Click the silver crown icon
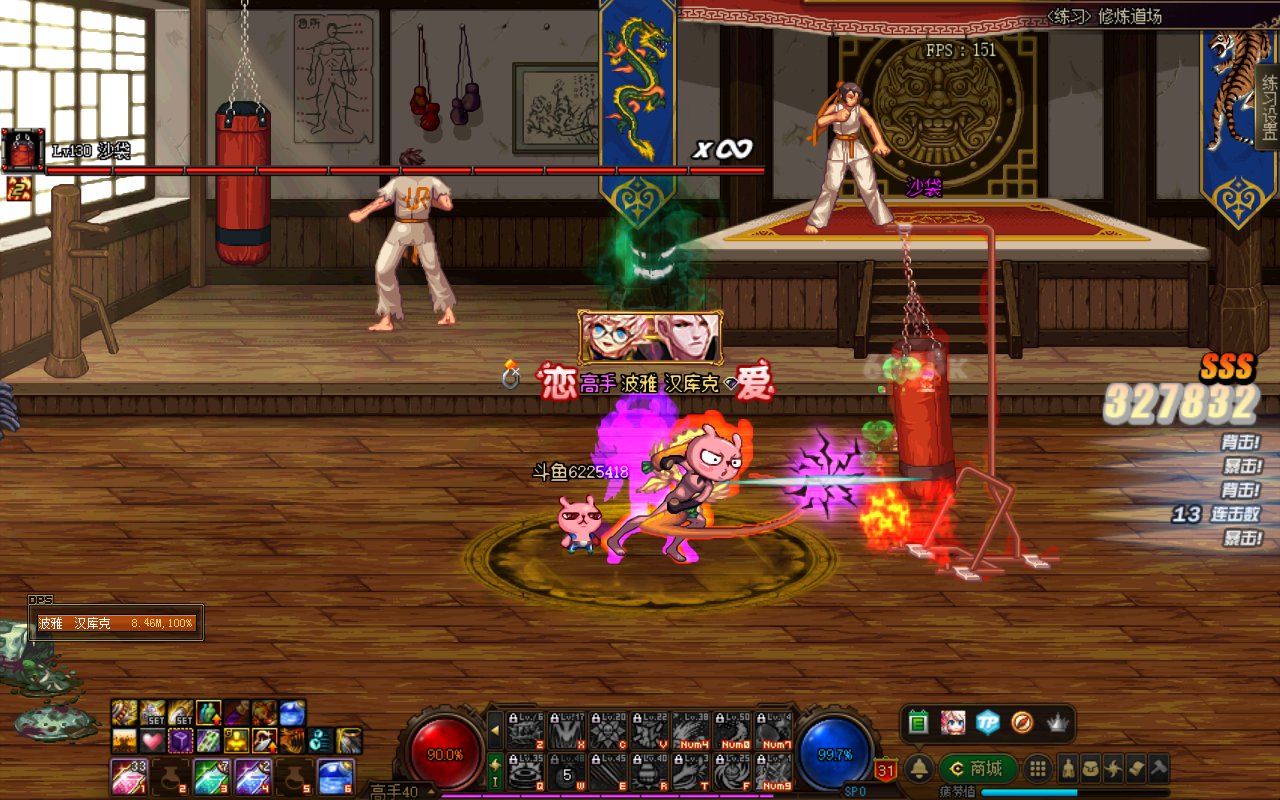Screen dimensions: 1280x800 click(1057, 722)
